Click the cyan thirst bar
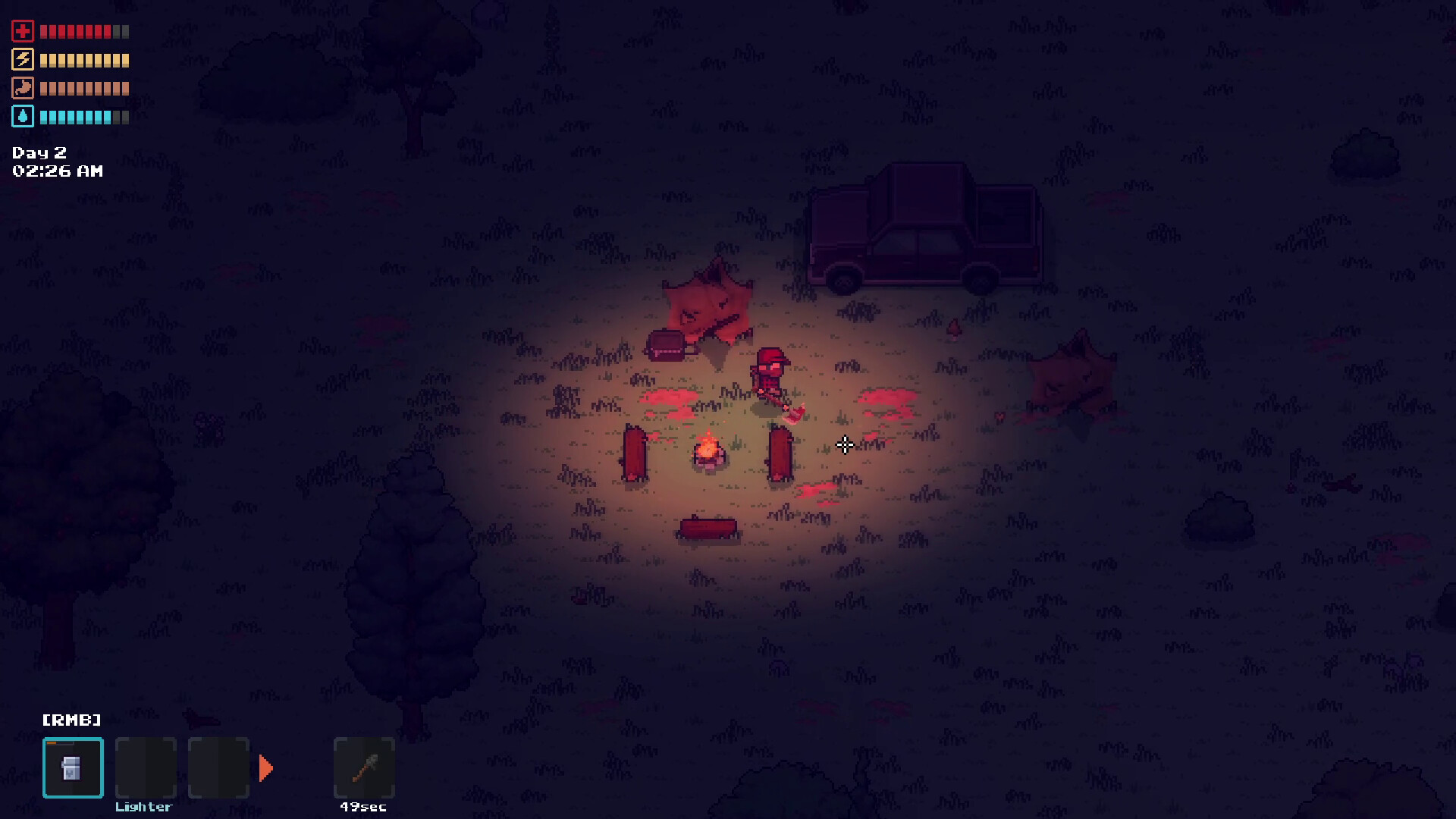The height and width of the screenshot is (819, 1456). 80,116
